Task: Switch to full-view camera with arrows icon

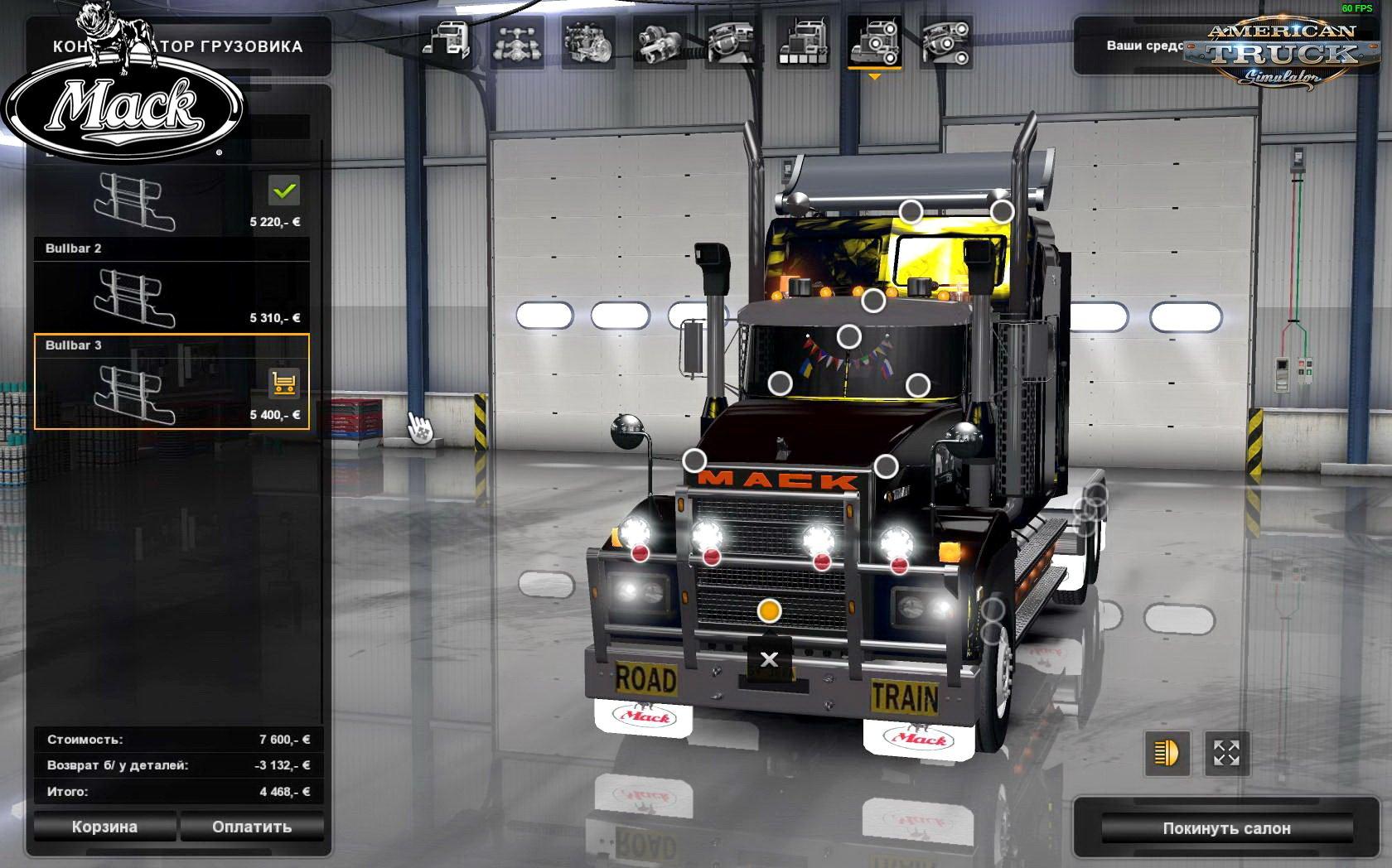Action: point(1226,754)
